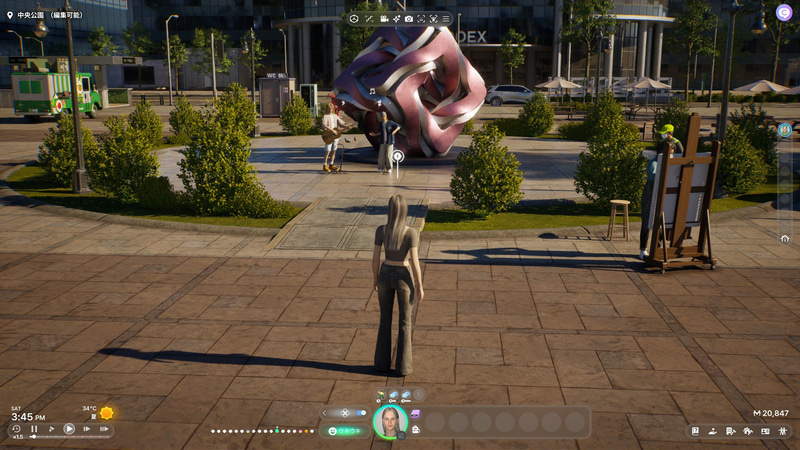Click the clock history icon beside pause
This screenshot has height=450, width=800.
(x=17, y=429)
